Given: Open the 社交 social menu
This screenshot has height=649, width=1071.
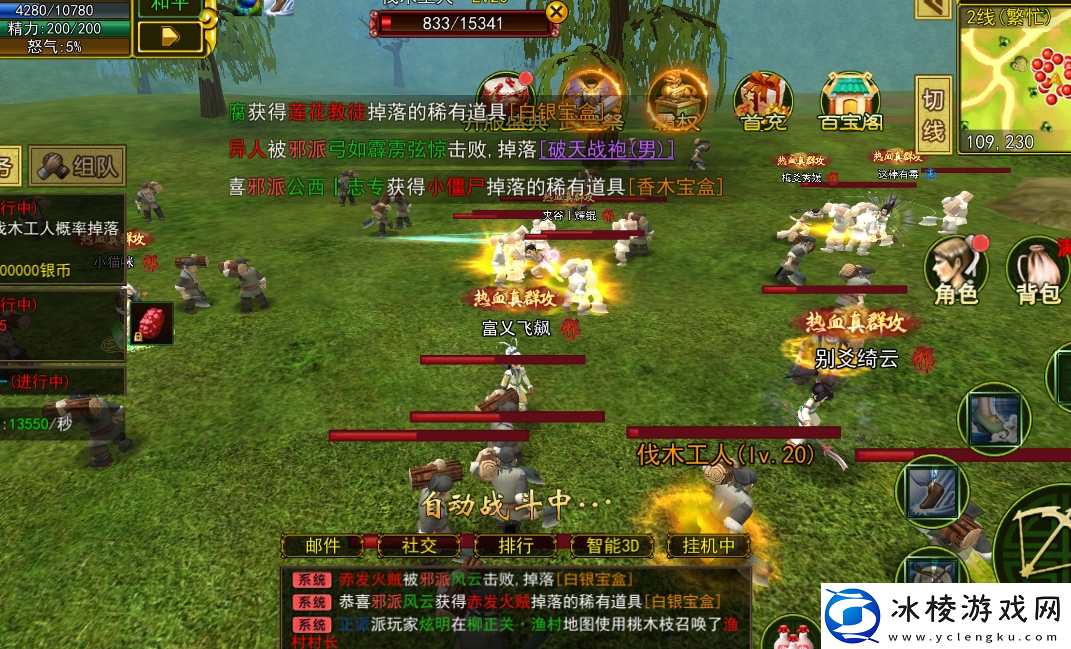Looking at the screenshot, I should 420,546.
